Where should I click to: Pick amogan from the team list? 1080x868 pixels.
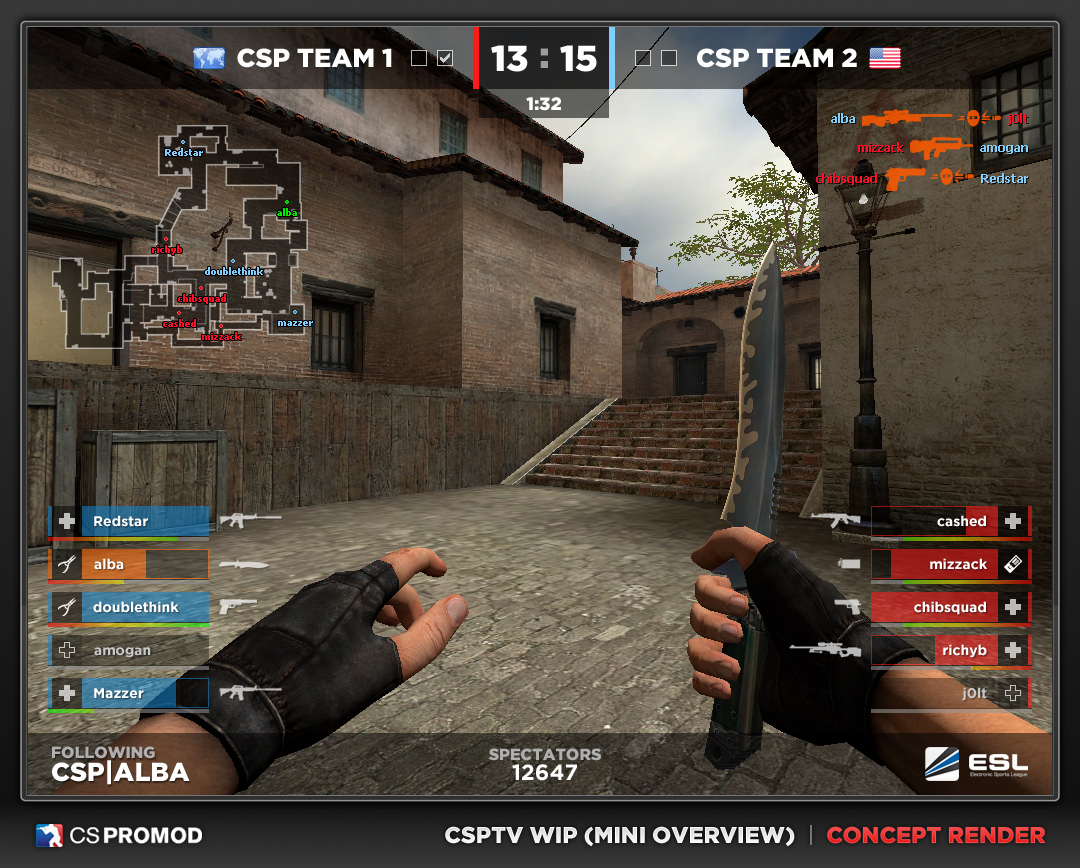129,650
